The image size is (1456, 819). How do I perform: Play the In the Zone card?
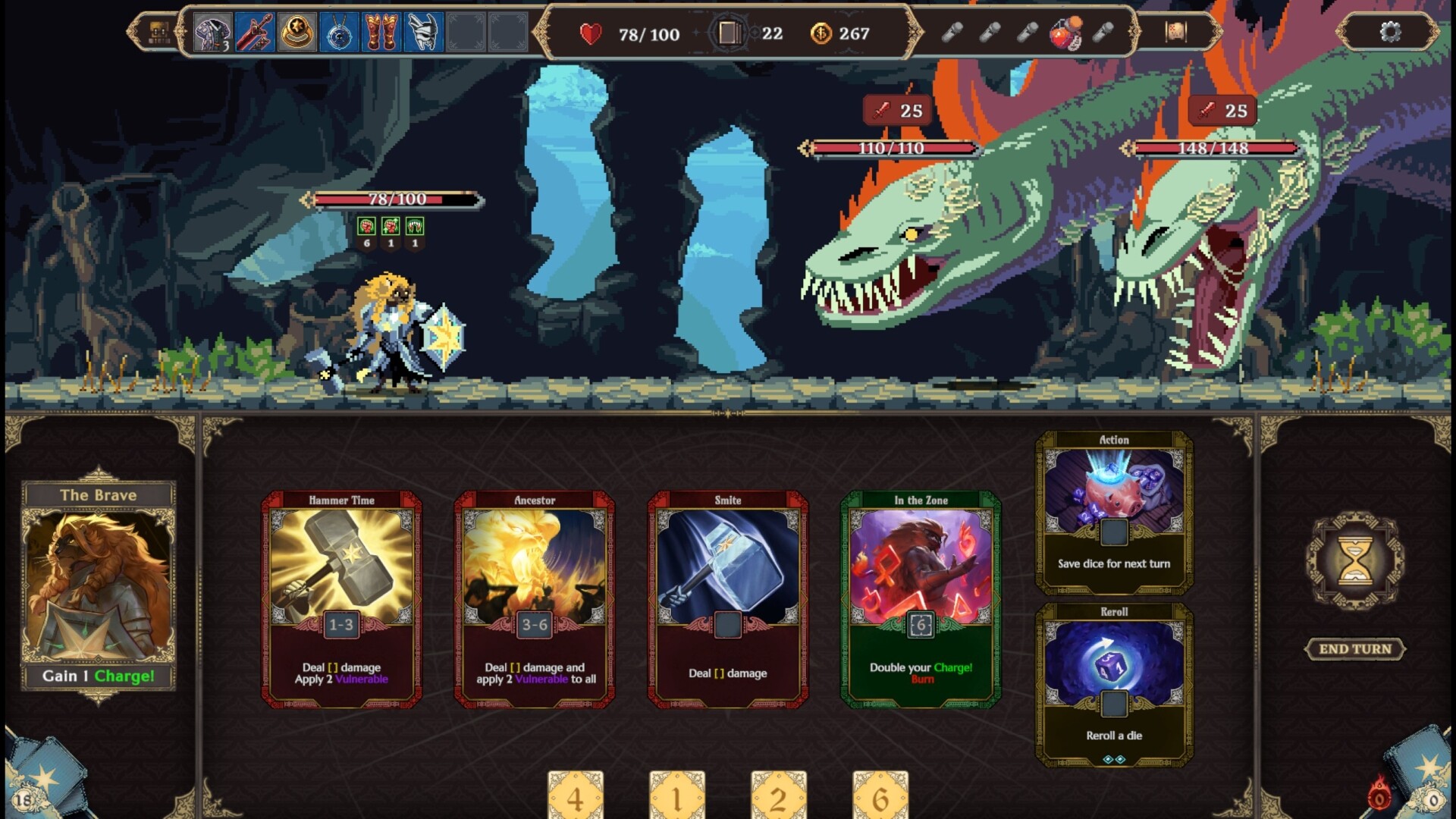[x=921, y=599]
